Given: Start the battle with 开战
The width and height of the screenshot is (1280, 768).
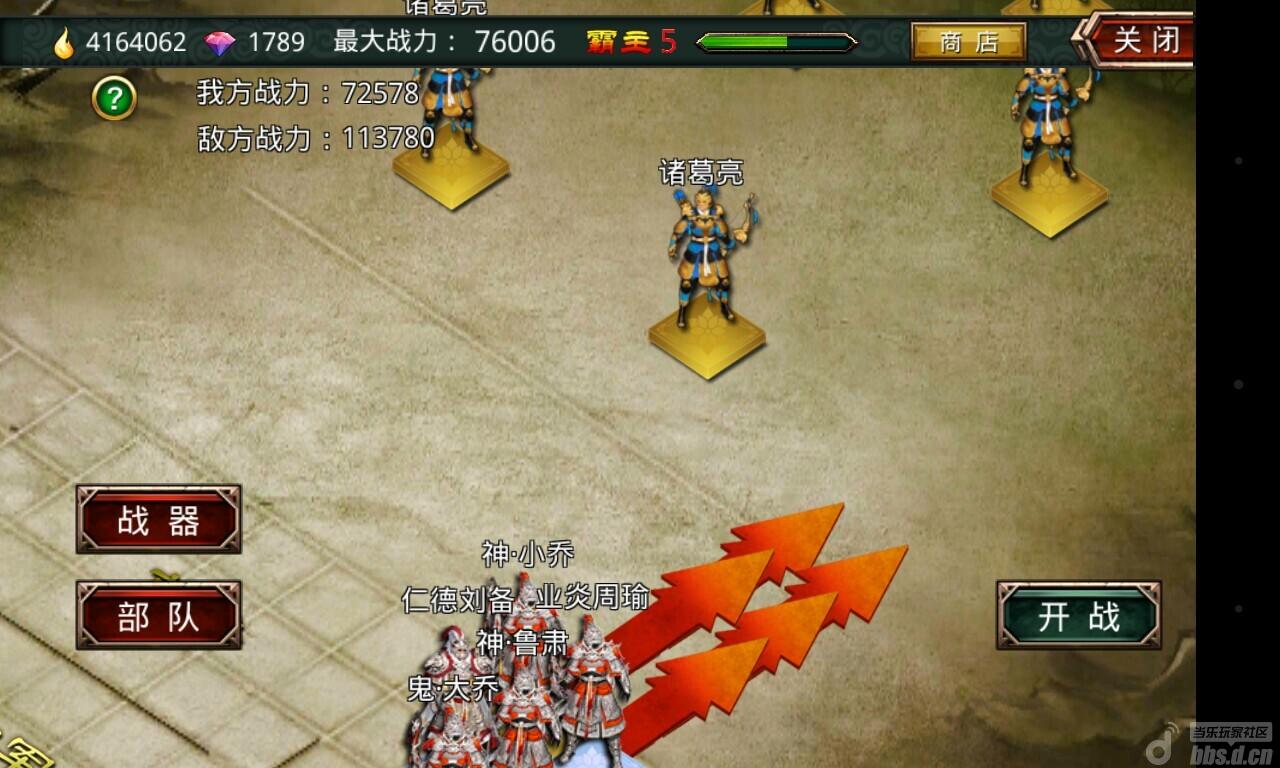Looking at the screenshot, I should (x=1078, y=616).
